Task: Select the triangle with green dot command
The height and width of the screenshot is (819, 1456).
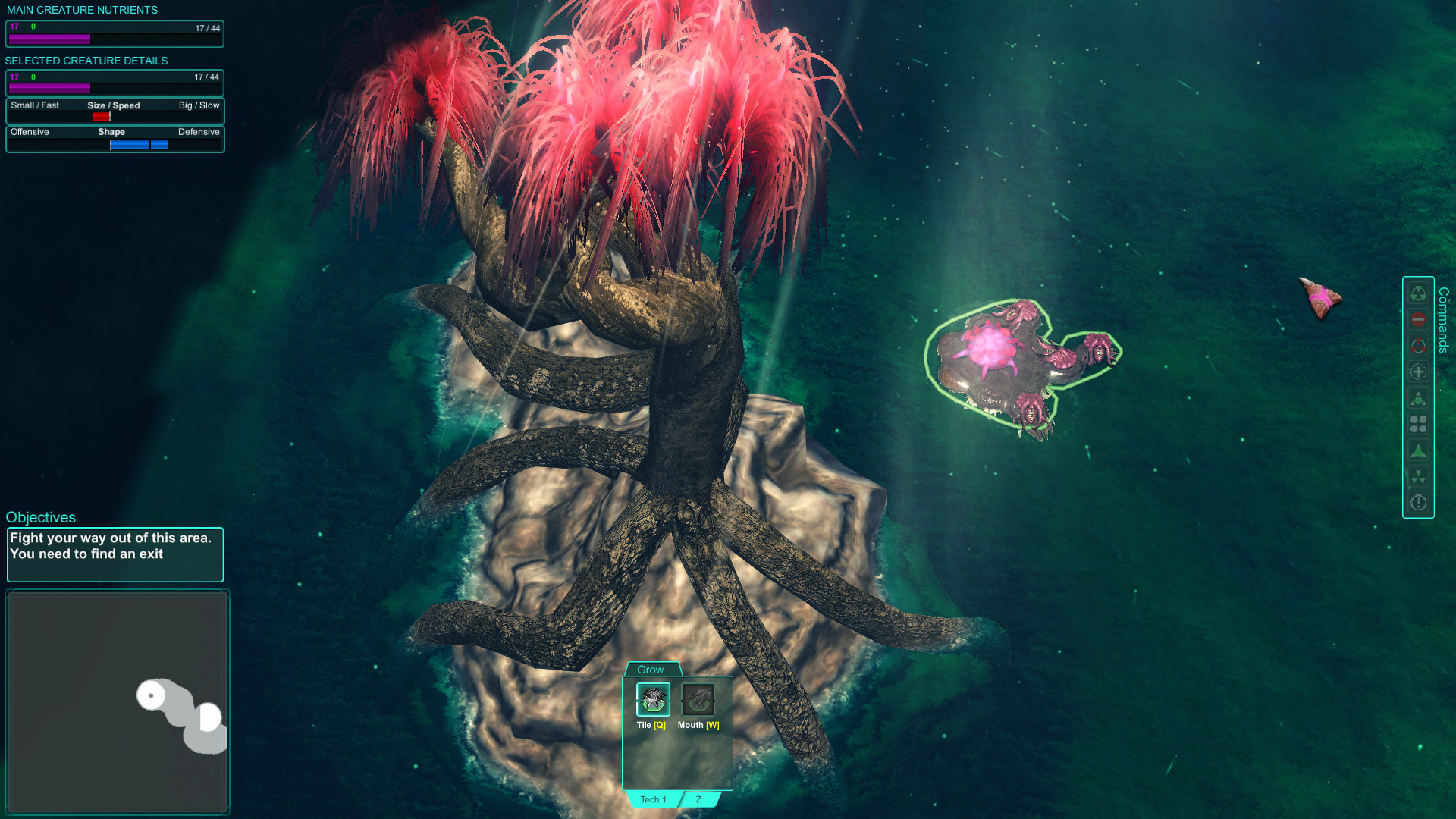Action: [1418, 397]
